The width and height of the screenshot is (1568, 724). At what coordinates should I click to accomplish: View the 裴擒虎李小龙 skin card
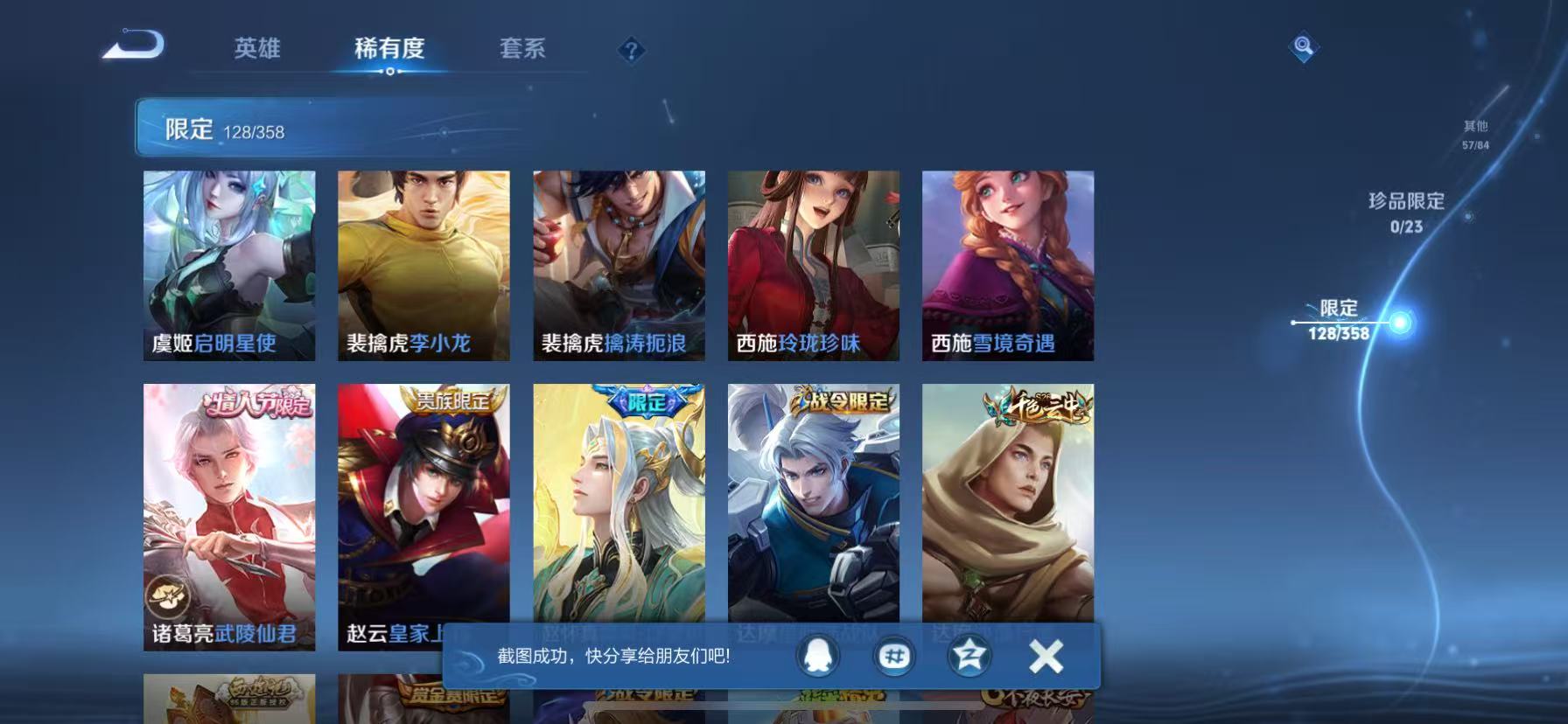coord(424,262)
